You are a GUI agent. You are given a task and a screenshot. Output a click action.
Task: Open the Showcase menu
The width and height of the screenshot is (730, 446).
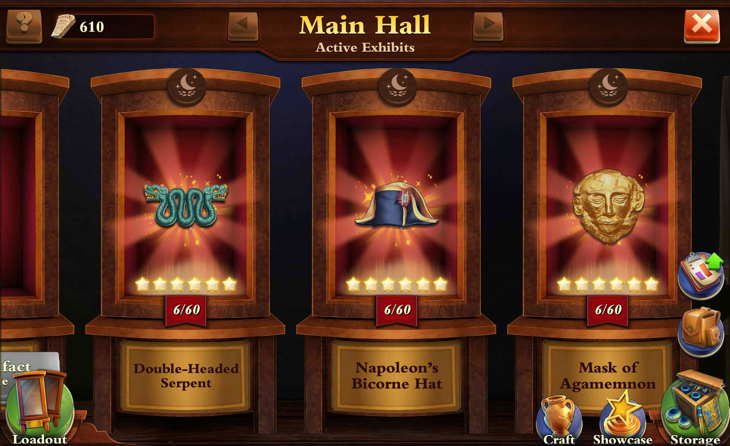tap(621, 417)
